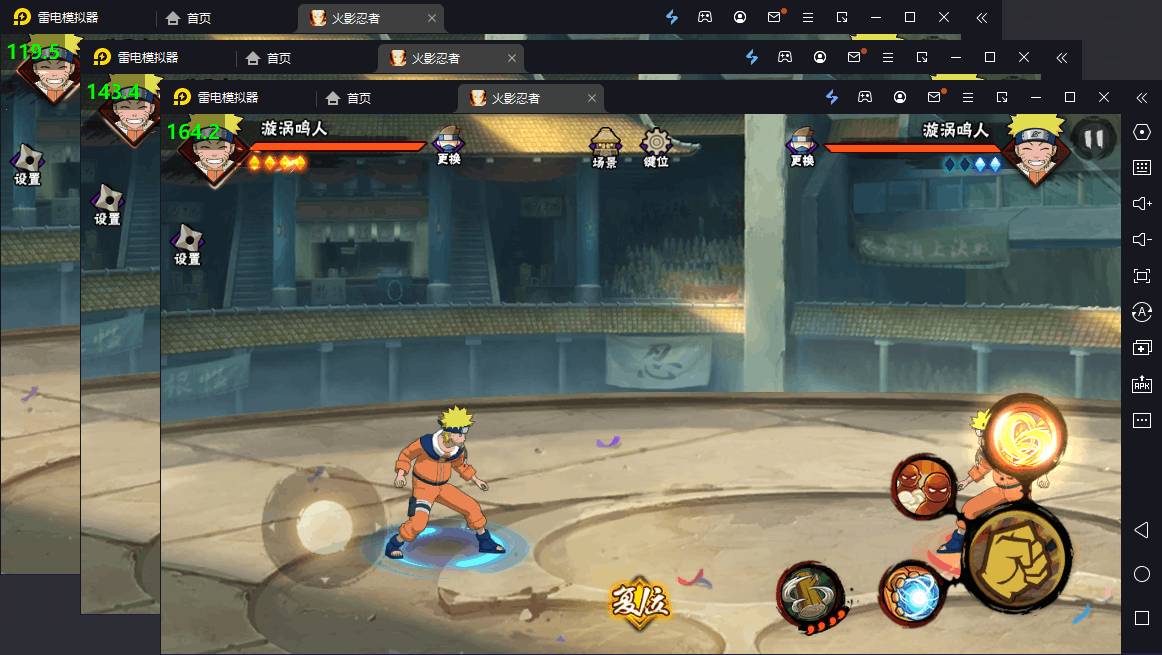Click the emulator's volume up button
The image size is (1162, 655).
click(1142, 203)
